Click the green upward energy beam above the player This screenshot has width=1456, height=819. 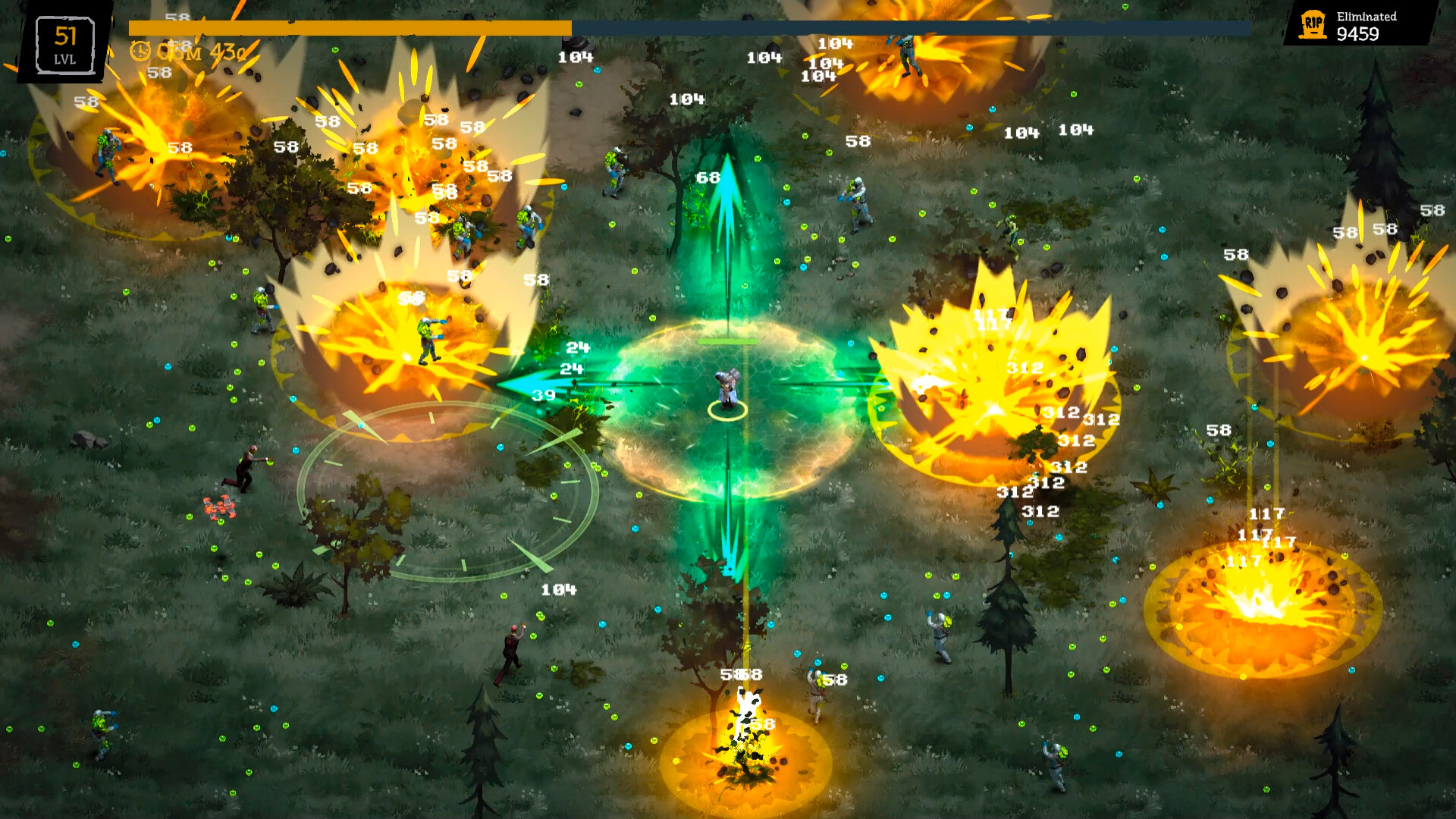coord(726,212)
